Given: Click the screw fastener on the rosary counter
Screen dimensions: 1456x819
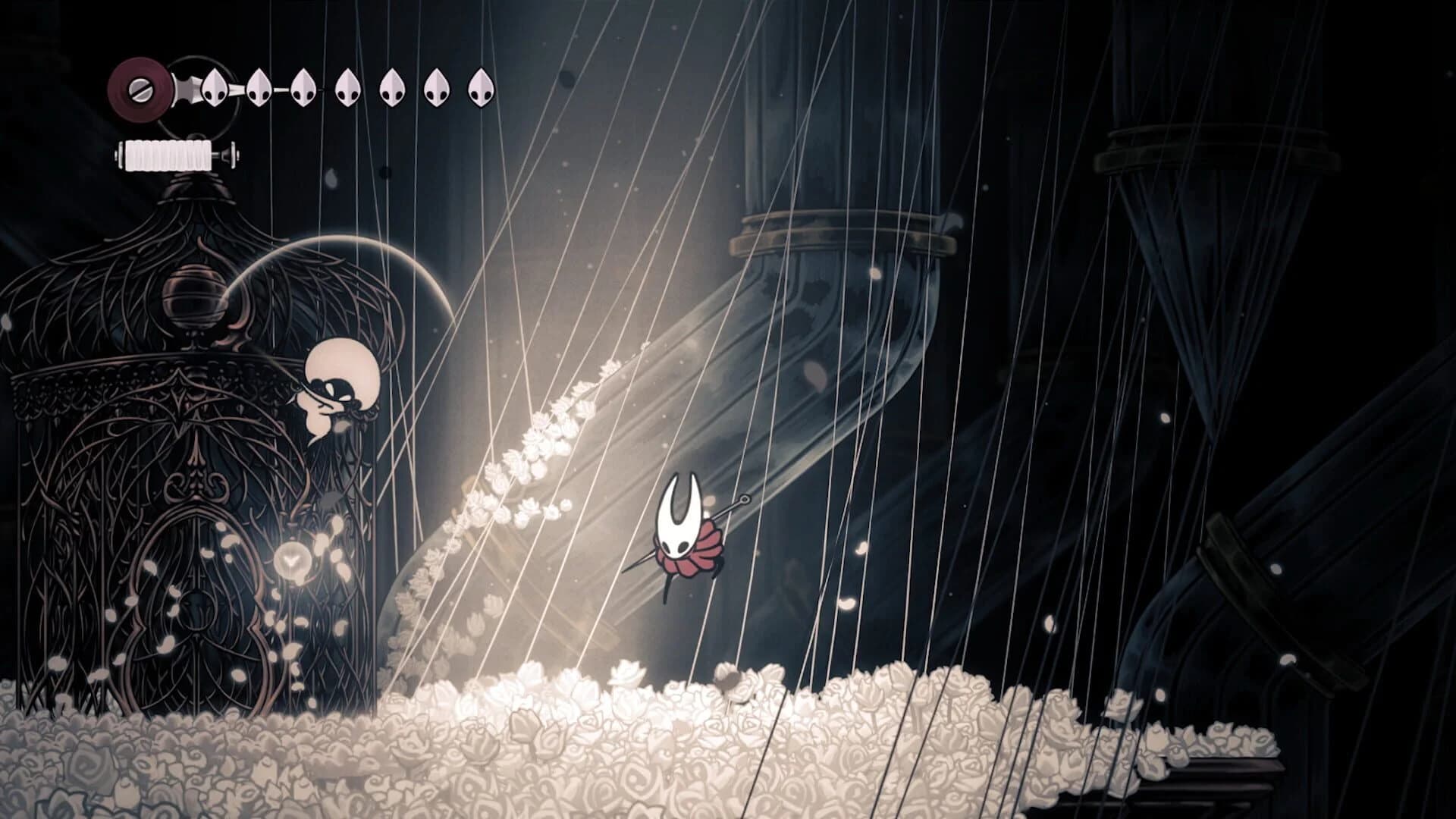Looking at the screenshot, I should coord(140,89).
